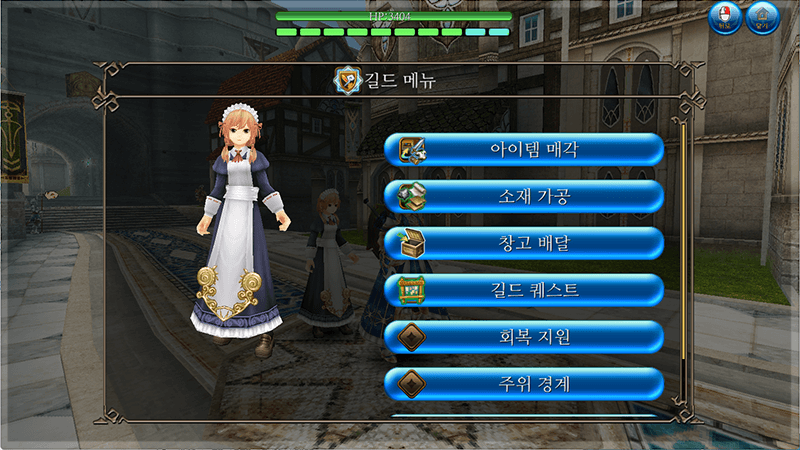This screenshot has height=450, width=800.
Task: Select 소재 가공 (material processing)
Action: click(524, 196)
